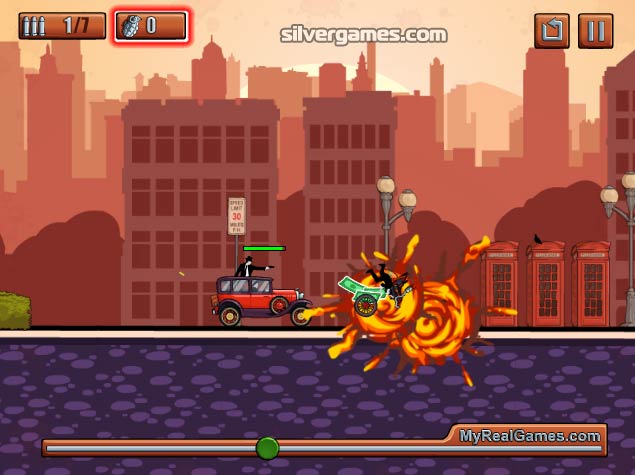Open the silvergames.com link
Viewport: 635px width, 475px height.
tap(363, 34)
